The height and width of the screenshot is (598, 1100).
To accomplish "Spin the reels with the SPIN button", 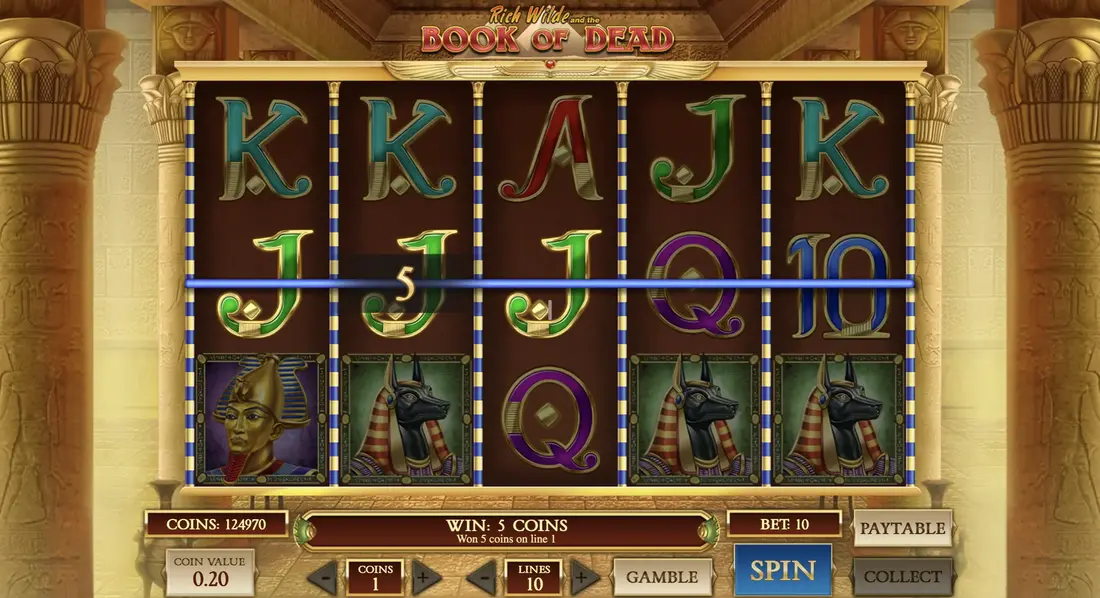I will [783, 570].
